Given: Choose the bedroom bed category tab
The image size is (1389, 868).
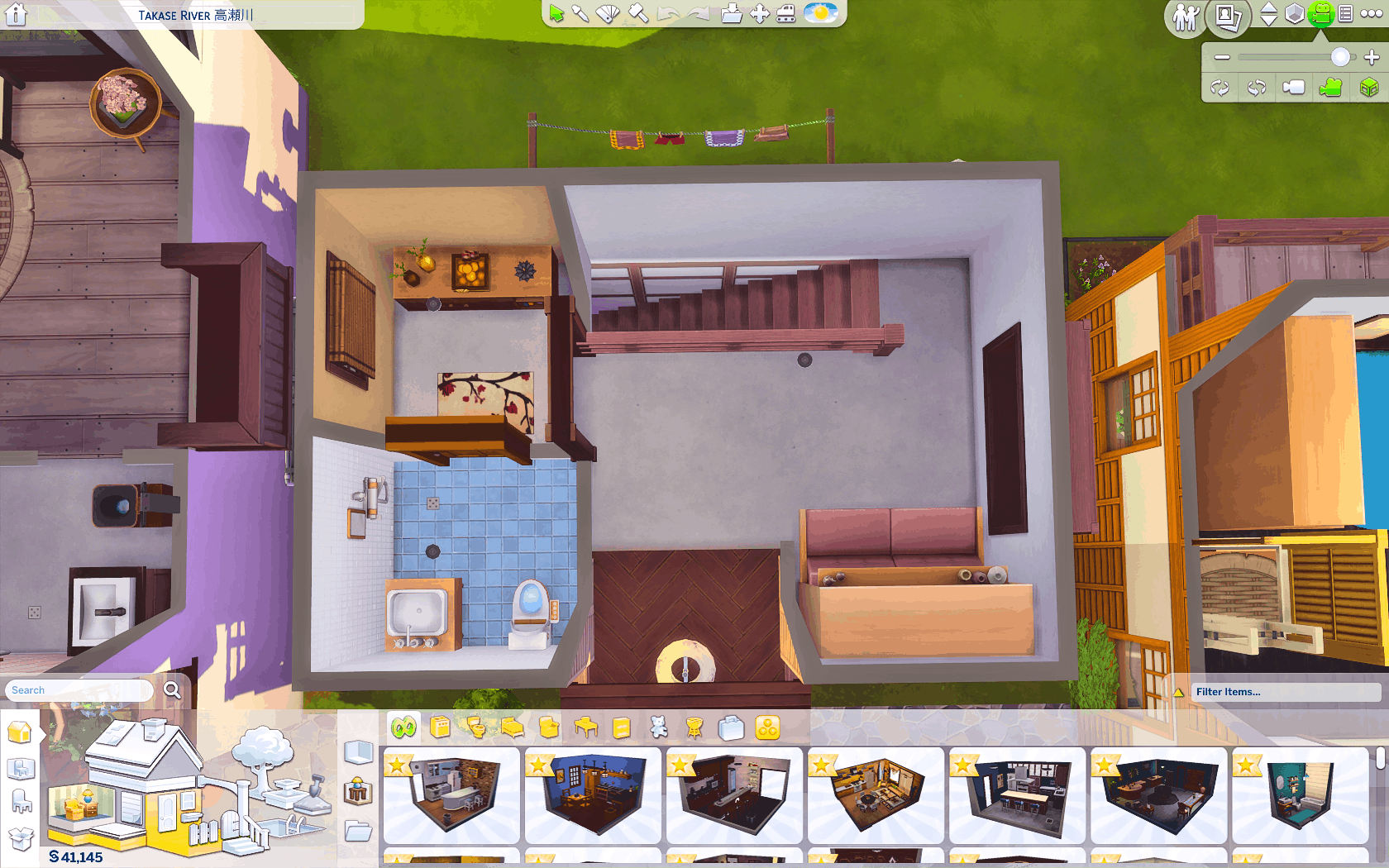Looking at the screenshot, I should [513, 727].
